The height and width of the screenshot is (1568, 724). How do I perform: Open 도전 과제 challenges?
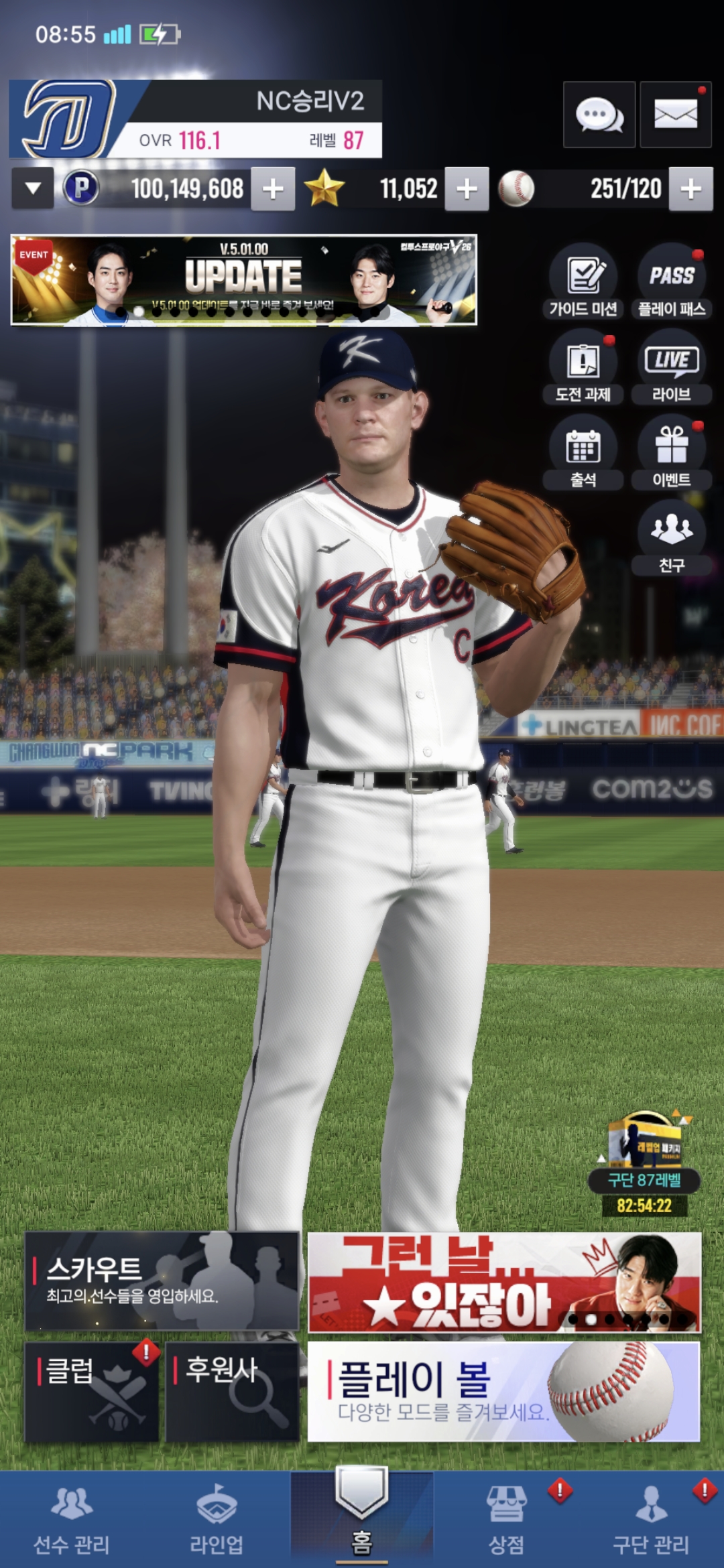(x=583, y=367)
